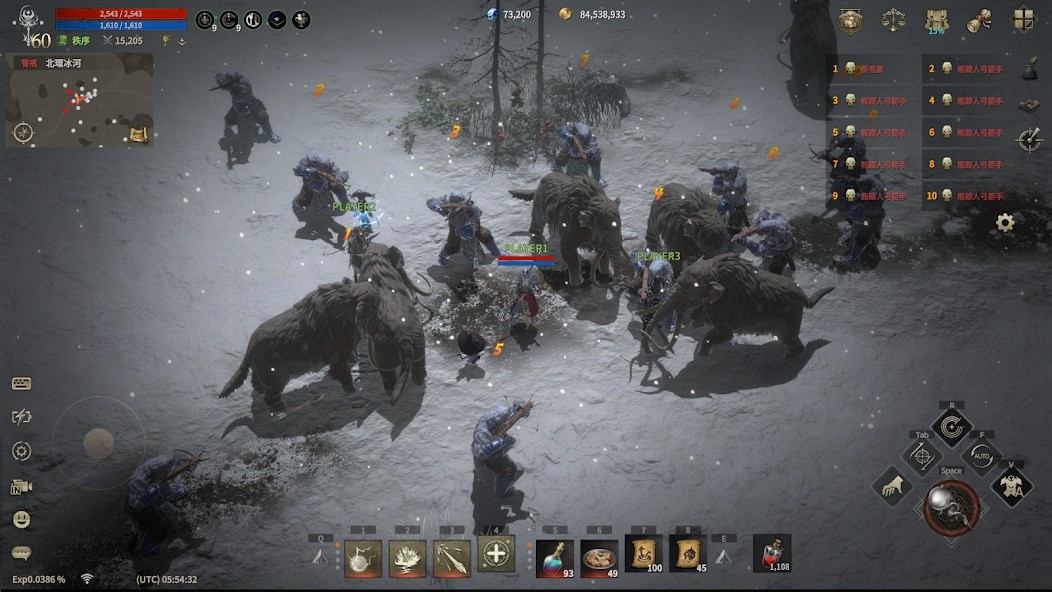Use the red health potion with 1,108
Screen dimensions: 1052x592
coord(772,553)
